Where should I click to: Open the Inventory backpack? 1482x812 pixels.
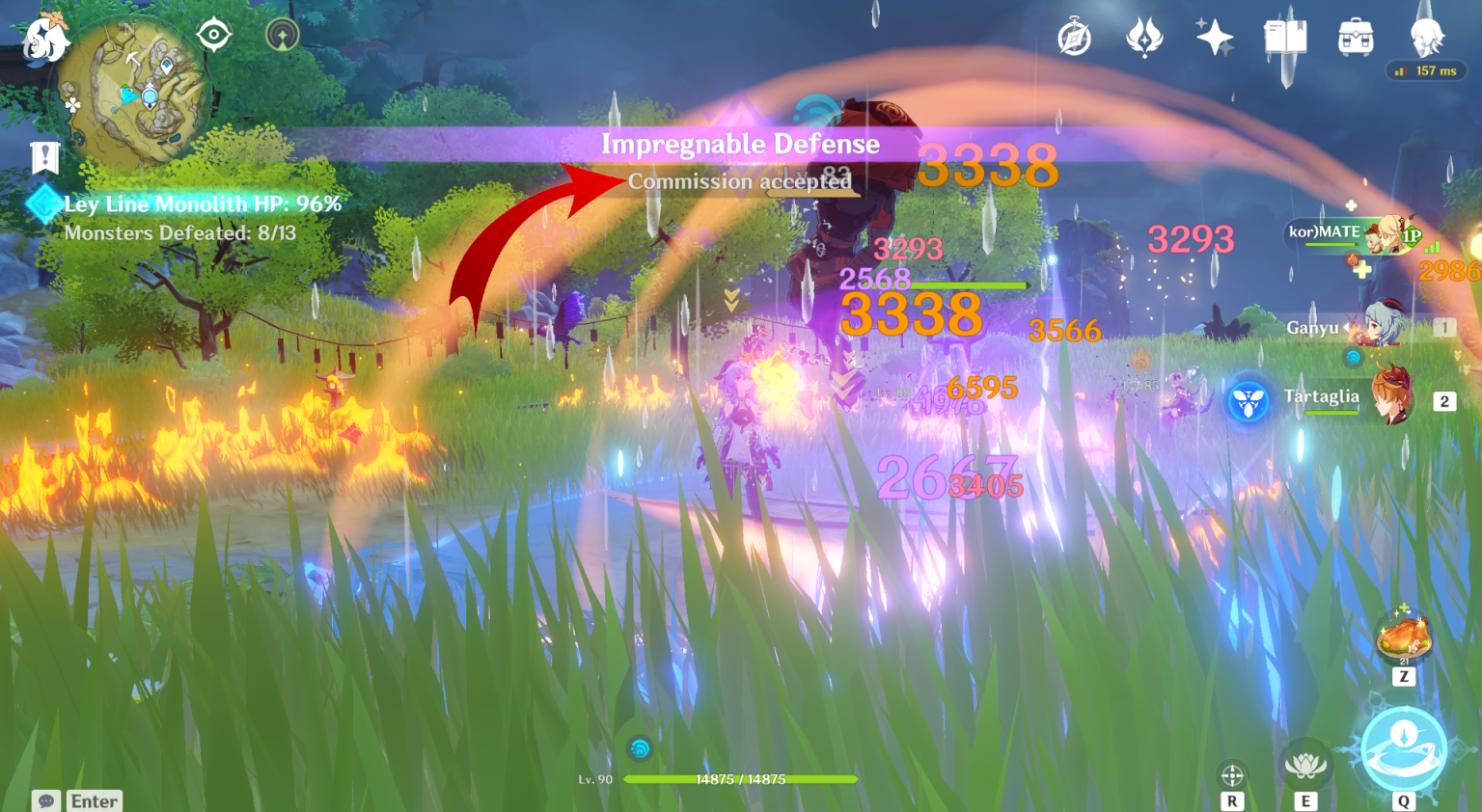[x=1356, y=38]
